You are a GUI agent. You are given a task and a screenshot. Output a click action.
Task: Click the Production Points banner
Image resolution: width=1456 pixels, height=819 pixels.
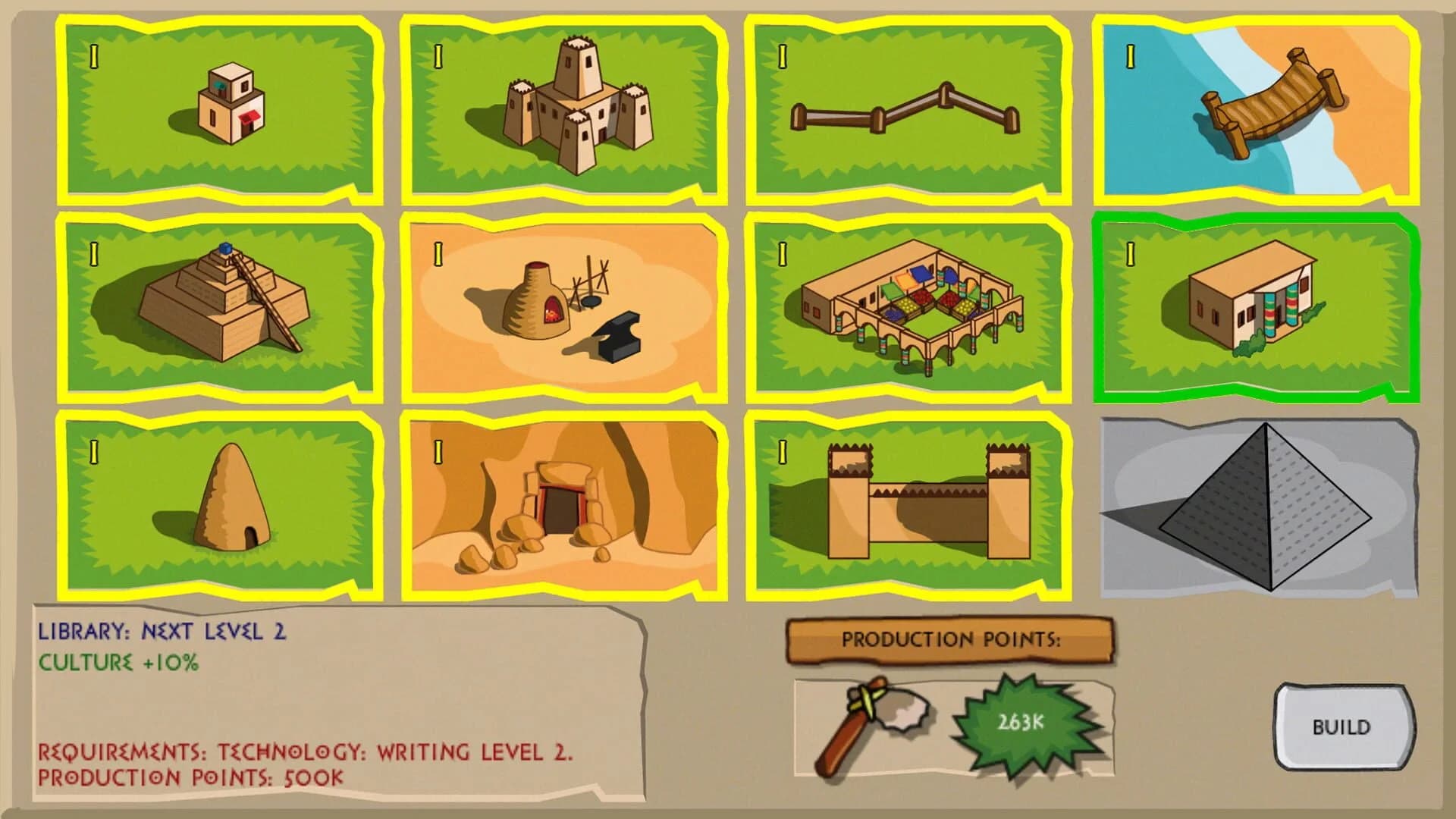click(952, 639)
